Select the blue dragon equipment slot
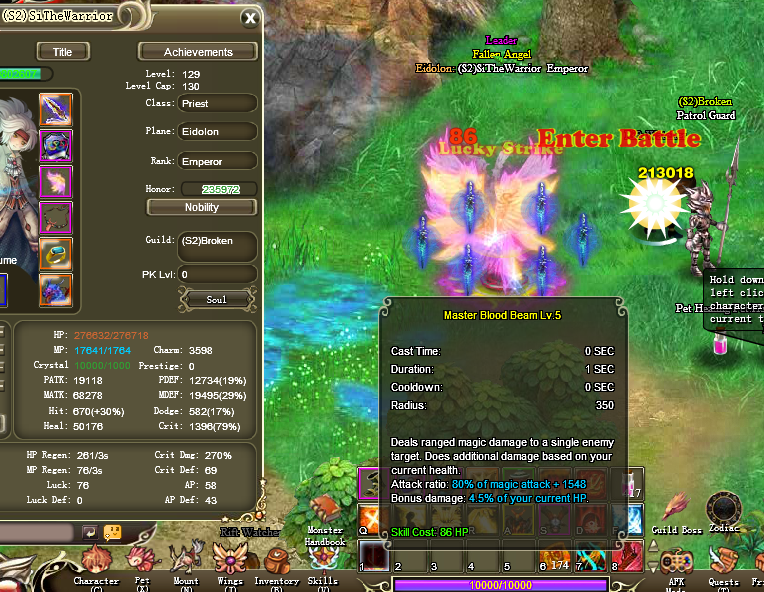 click(x=56, y=289)
